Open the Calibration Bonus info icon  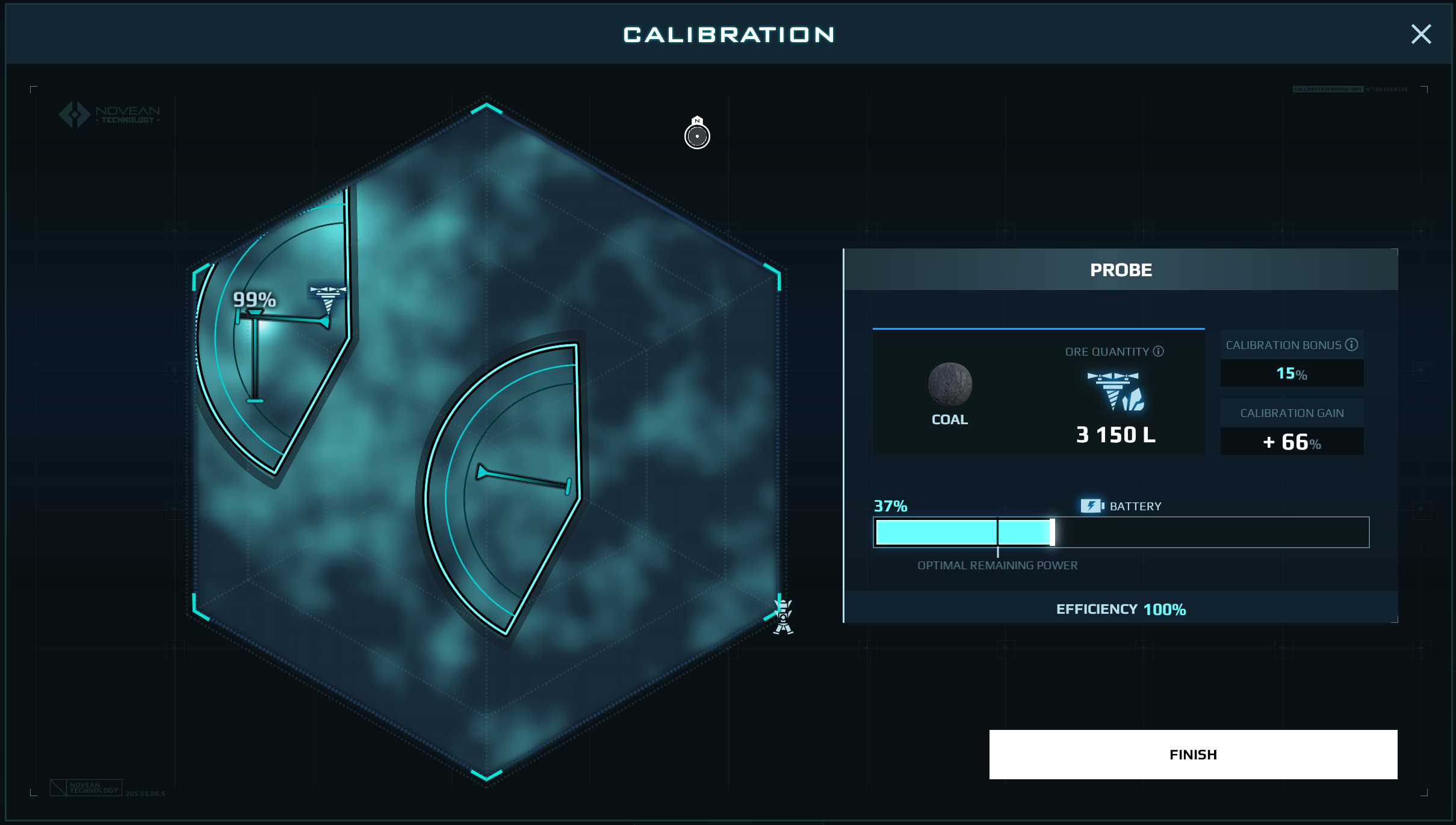point(1352,345)
